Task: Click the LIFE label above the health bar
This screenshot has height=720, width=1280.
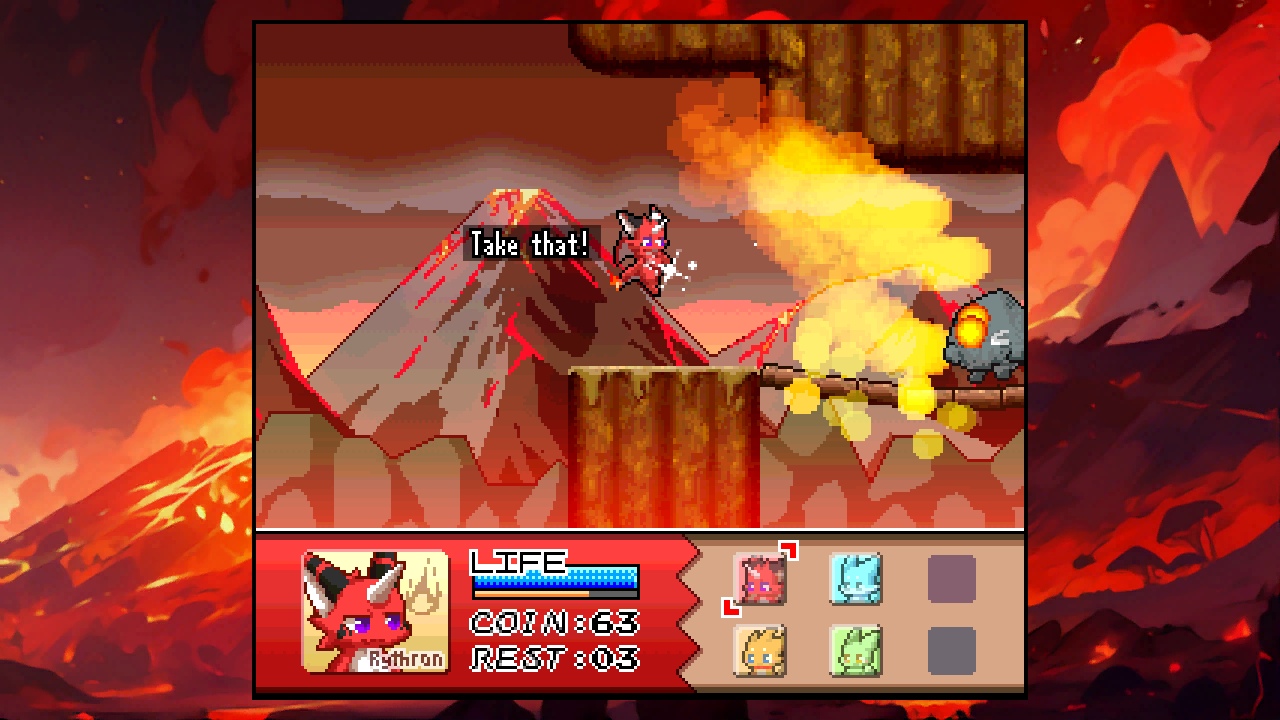Action: (516, 559)
